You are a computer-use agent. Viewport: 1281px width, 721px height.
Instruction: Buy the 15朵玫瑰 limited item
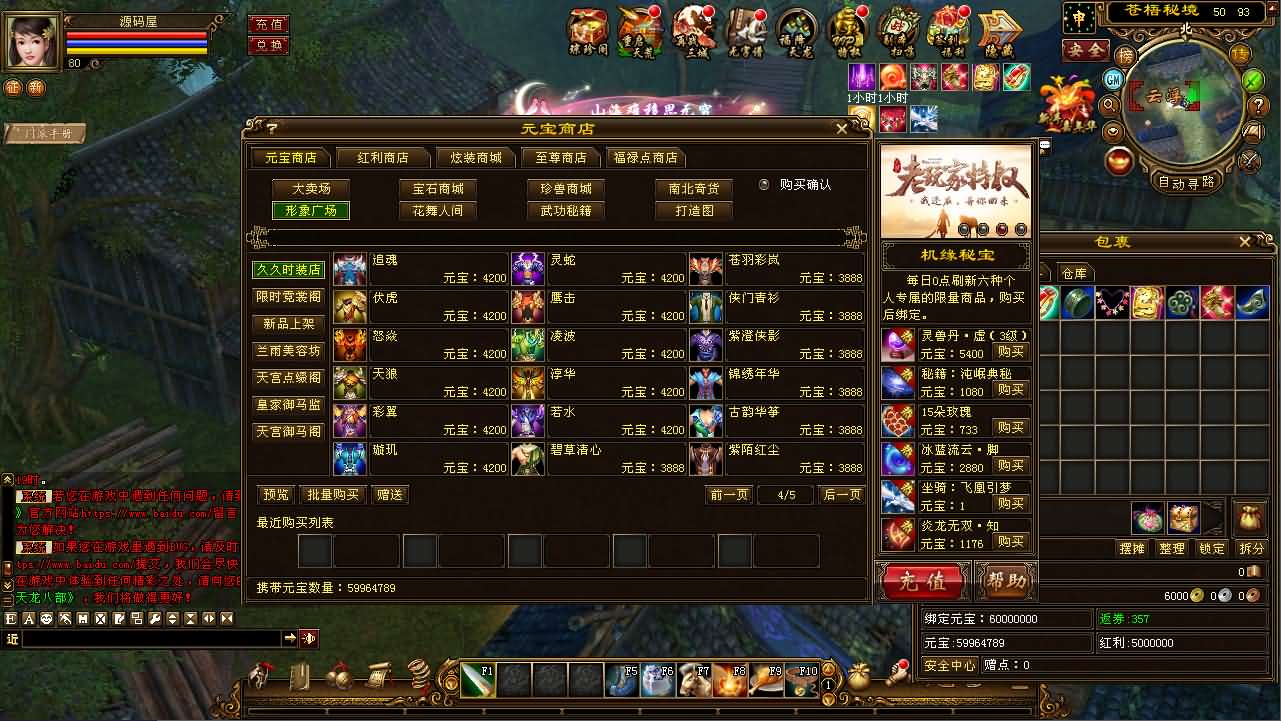pos(1009,428)
